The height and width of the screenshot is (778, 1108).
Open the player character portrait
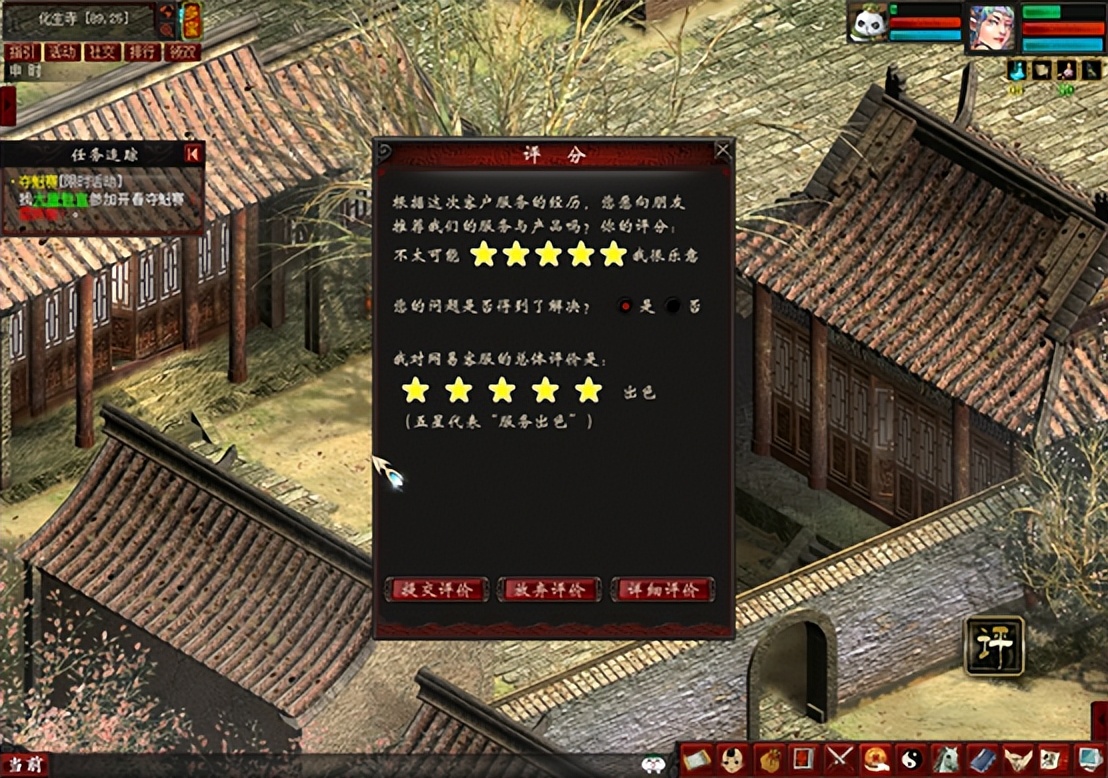click(991, 28)
